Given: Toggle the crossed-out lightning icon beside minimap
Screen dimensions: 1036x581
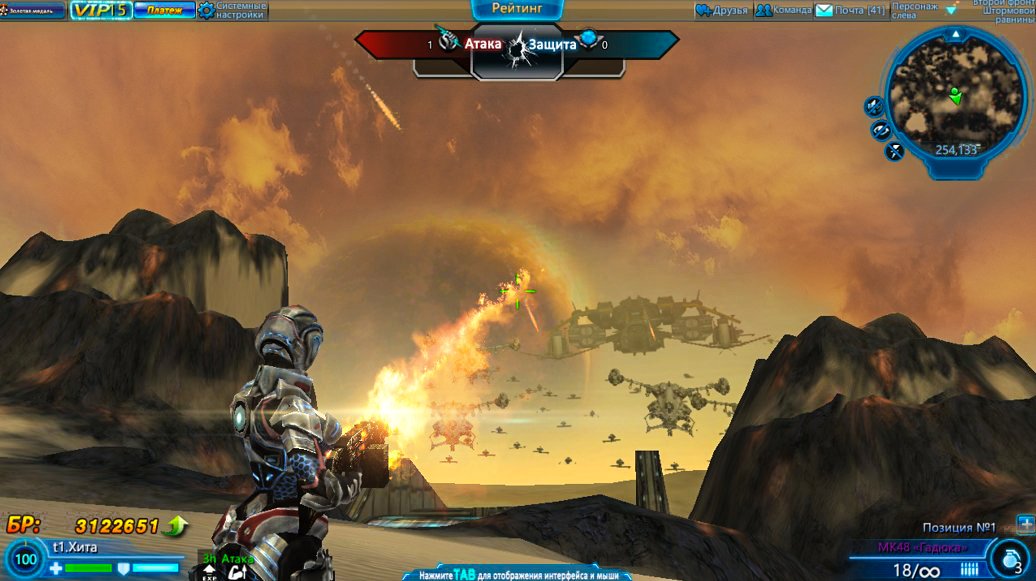Looking at the screenshot, I should pos(894,152).
